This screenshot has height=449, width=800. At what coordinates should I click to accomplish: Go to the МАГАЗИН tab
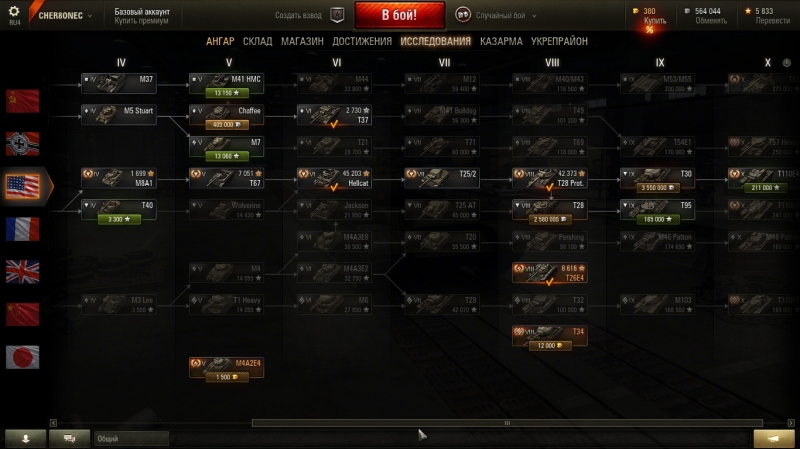302,42
